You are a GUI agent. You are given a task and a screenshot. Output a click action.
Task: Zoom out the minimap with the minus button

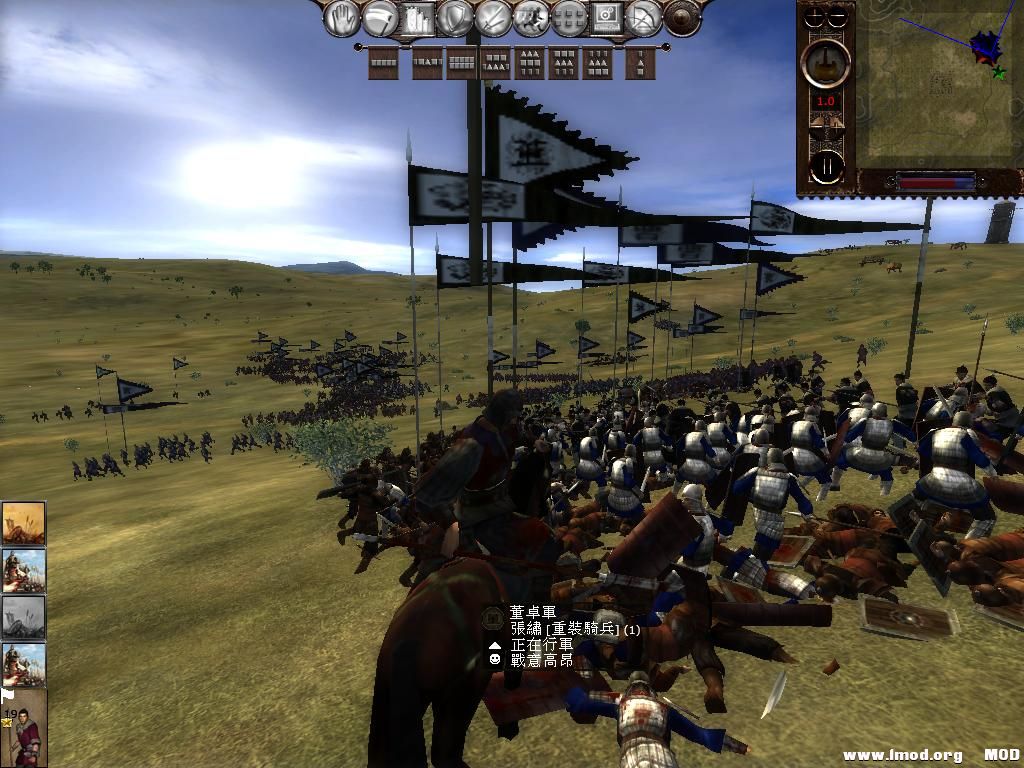[x=838, y=17]
